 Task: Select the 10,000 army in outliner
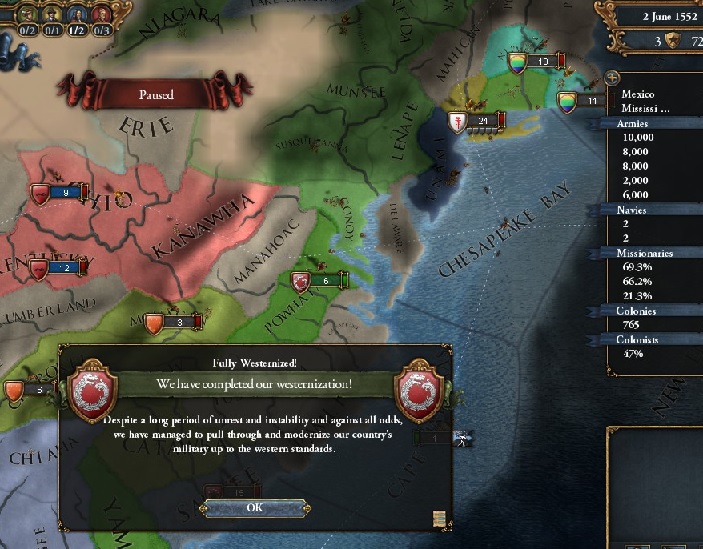click(x=638, y=137)
